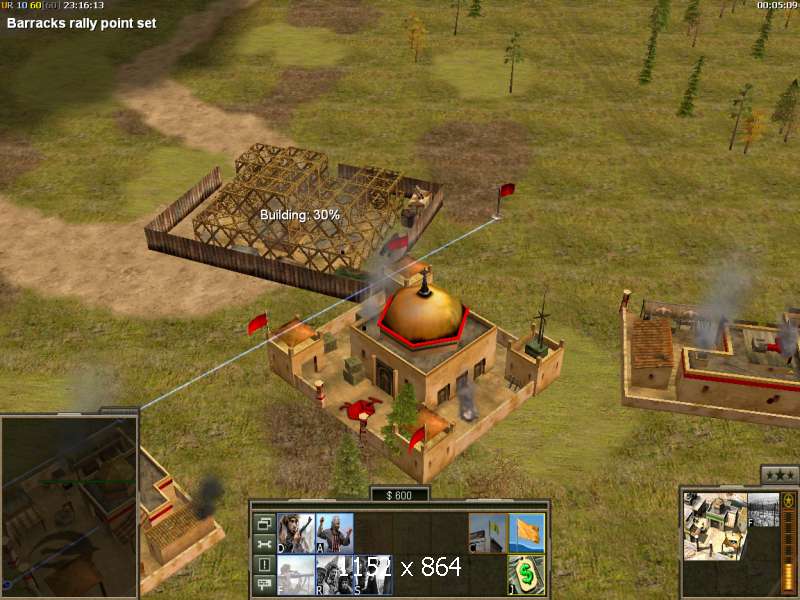The image size is (800, 600).
Task: Select the bearded man with raised arms
Action: pyautogui.click(x=334, y=534)
